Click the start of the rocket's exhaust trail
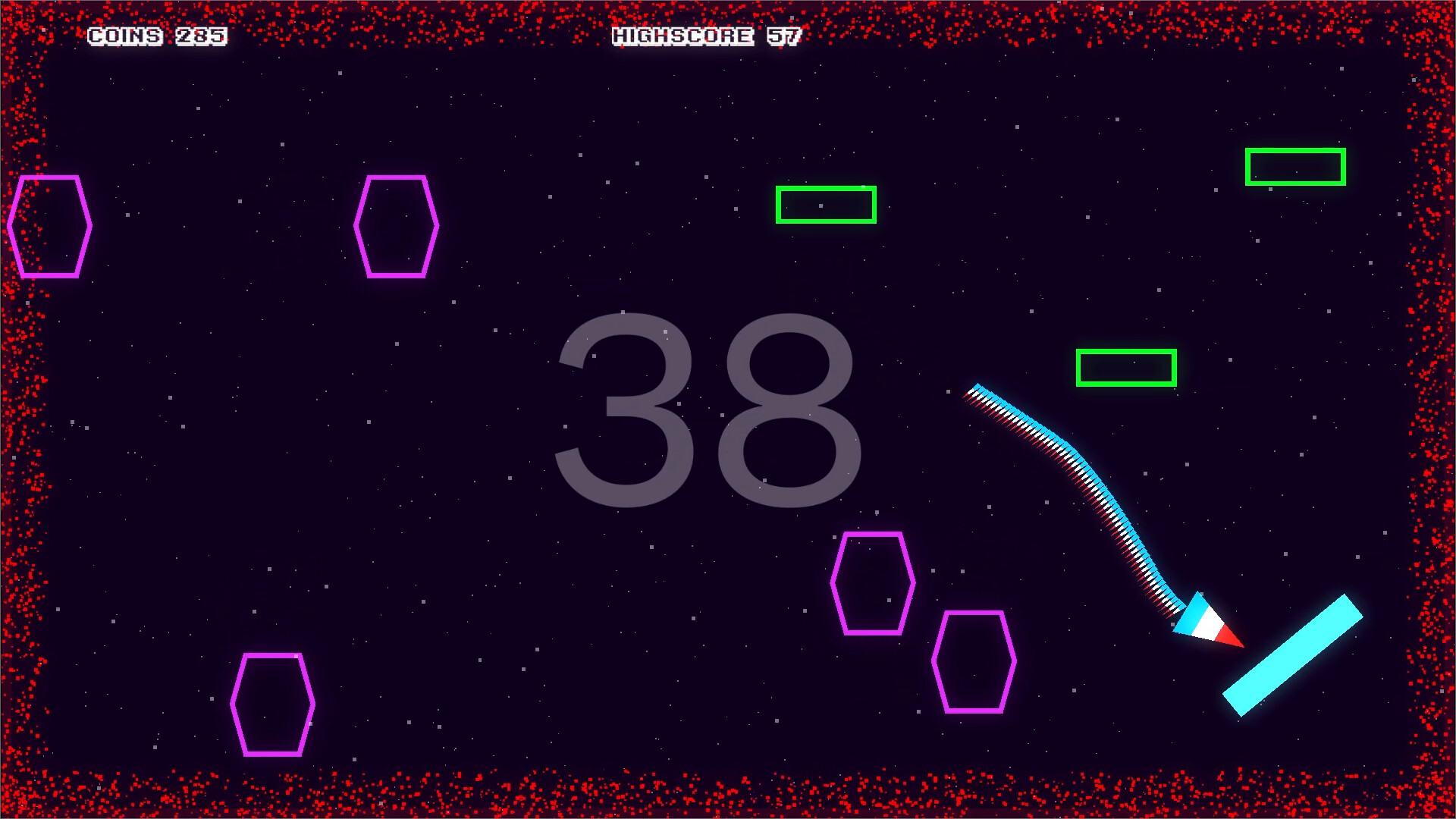 pos(978,394)
